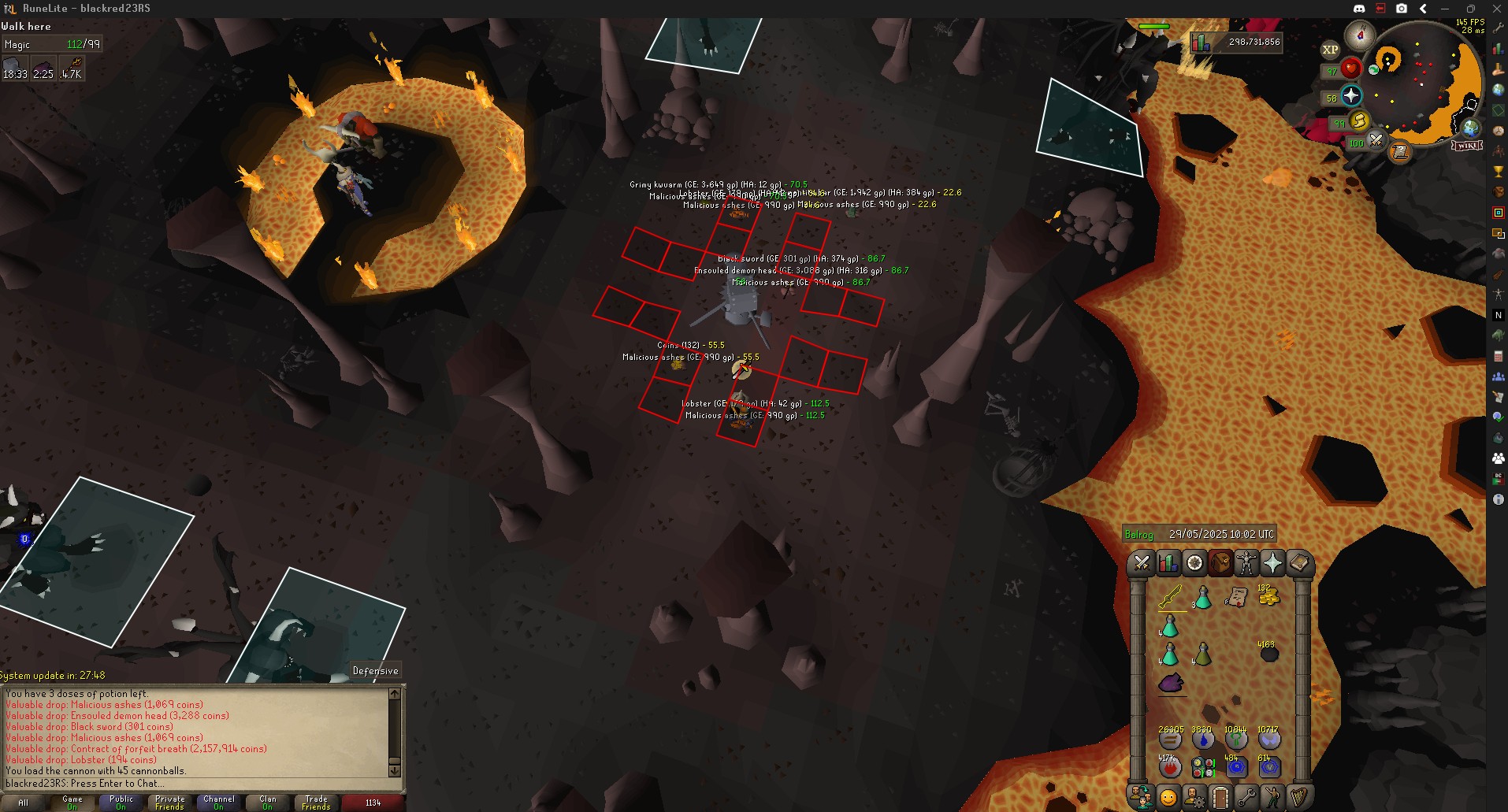Show the Prayer tab
This screenshot has width=1508, height=812.
coord(1272,562)
